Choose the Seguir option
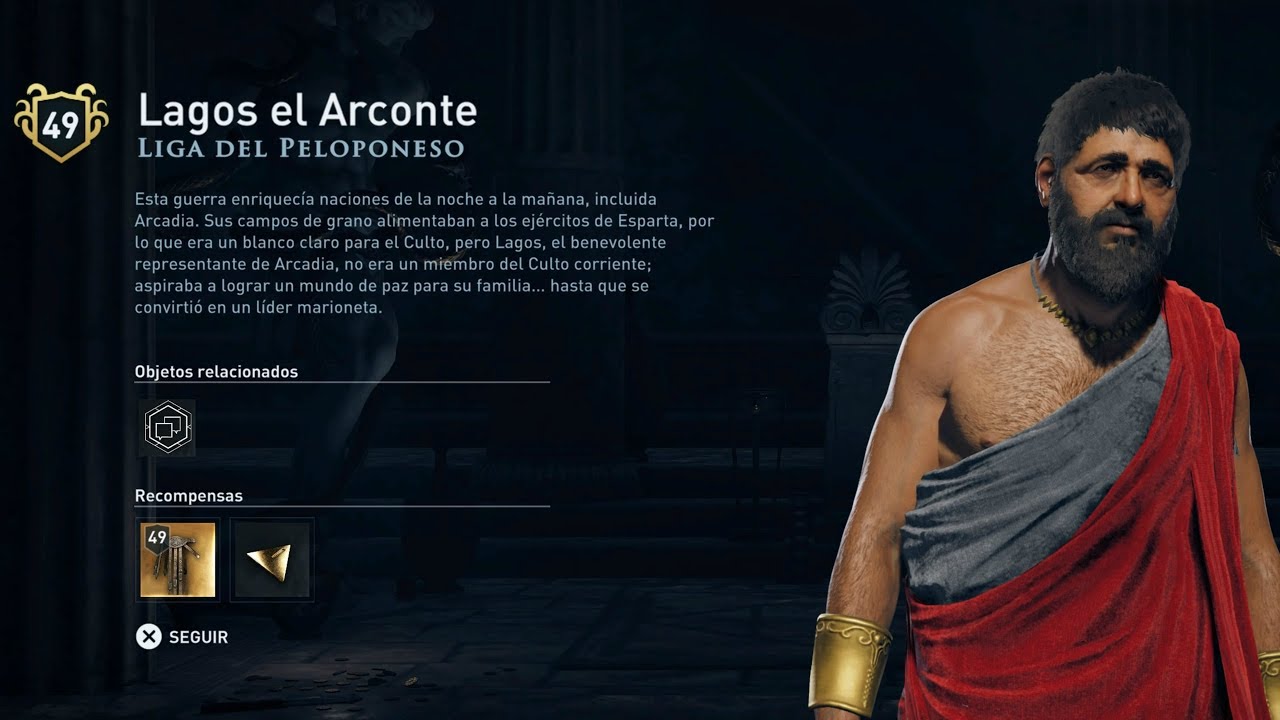 coord(183,637)
